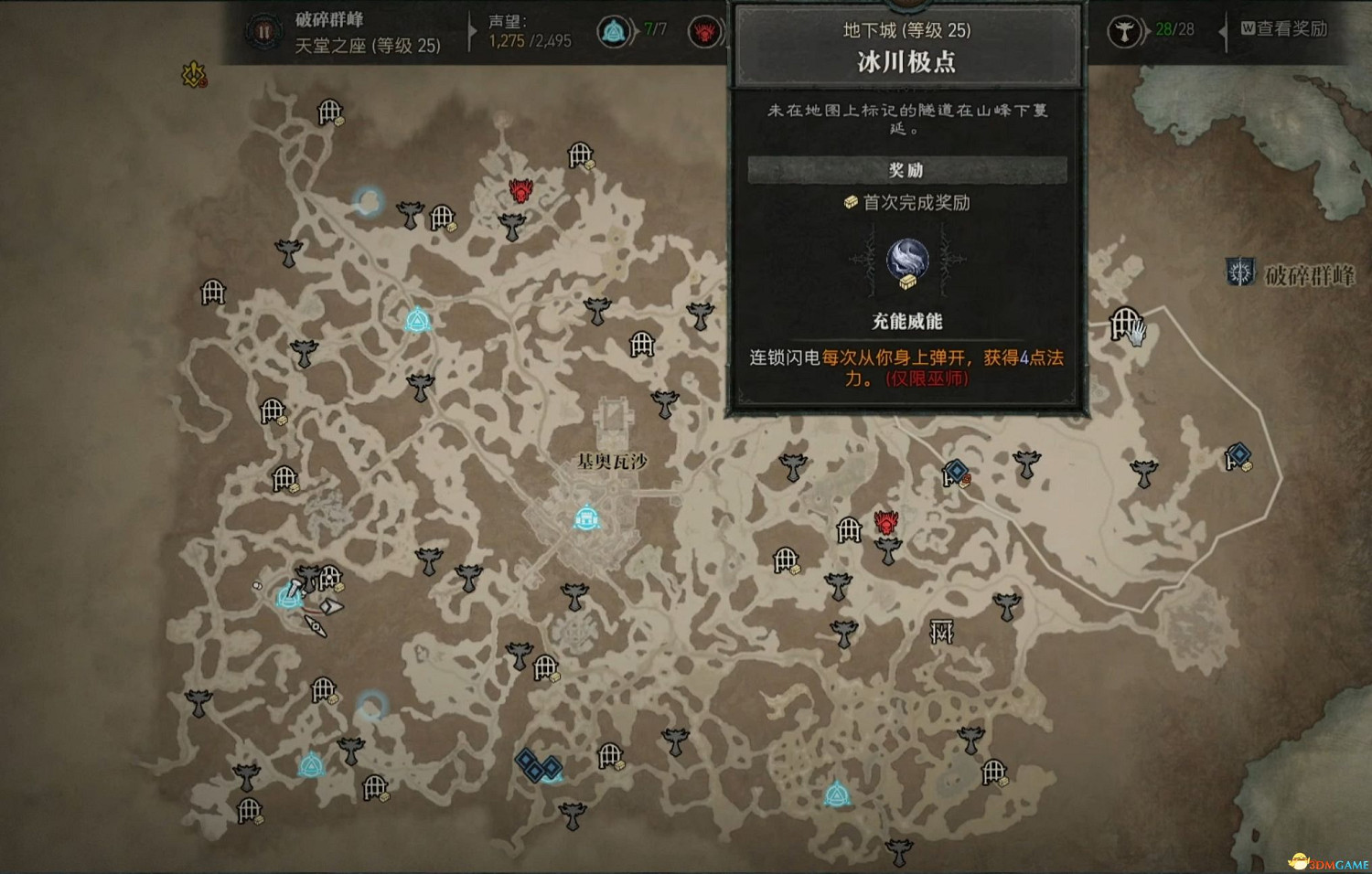
Task: Open the 声望 reputation divider arrow
Action: tap(470, 30)
